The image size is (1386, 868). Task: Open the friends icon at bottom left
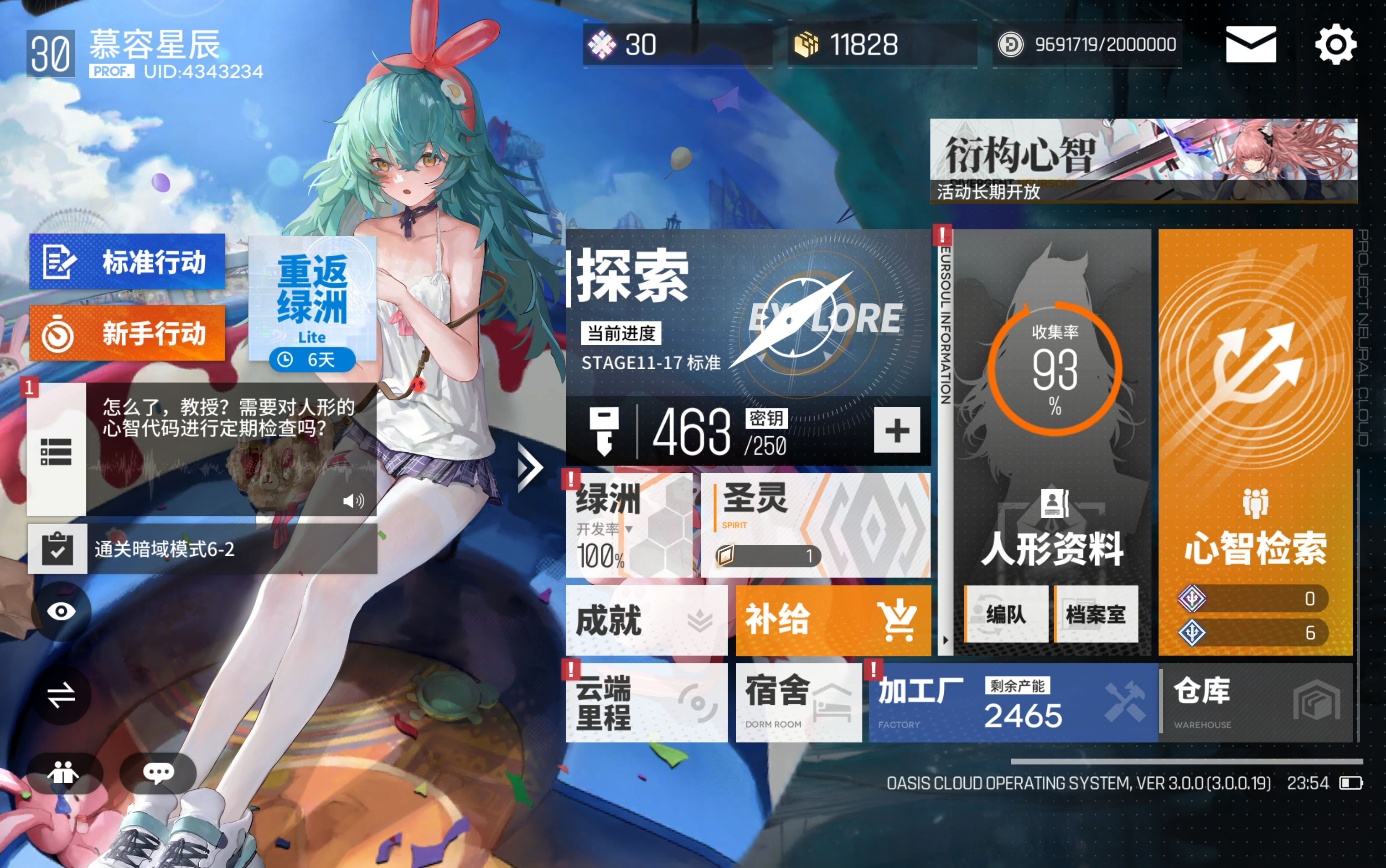pyautogui.click(x=64, y=773)
